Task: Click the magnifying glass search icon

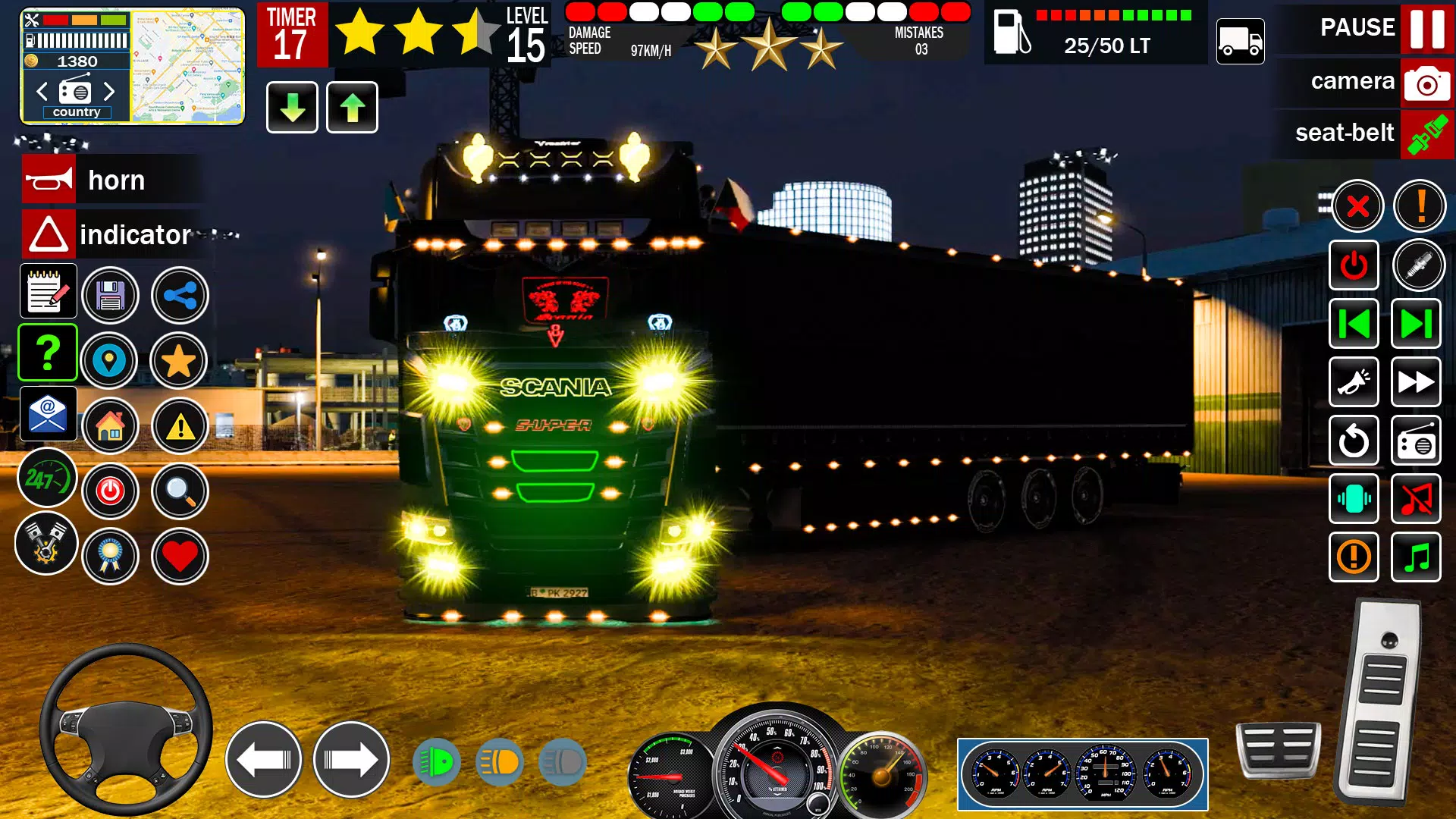Action: coord(180,491)
